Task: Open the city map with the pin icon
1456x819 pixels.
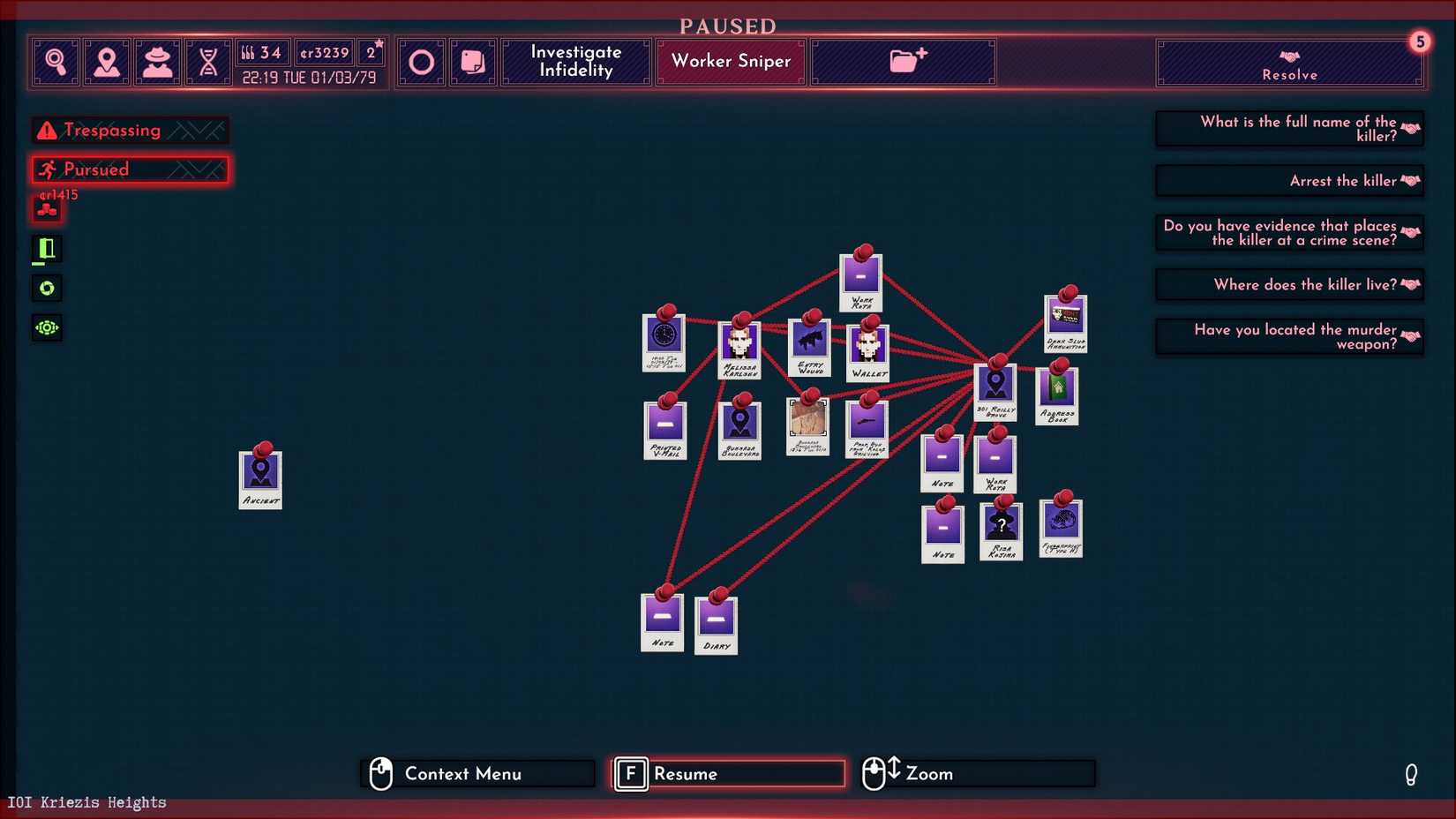Action: 107,61
